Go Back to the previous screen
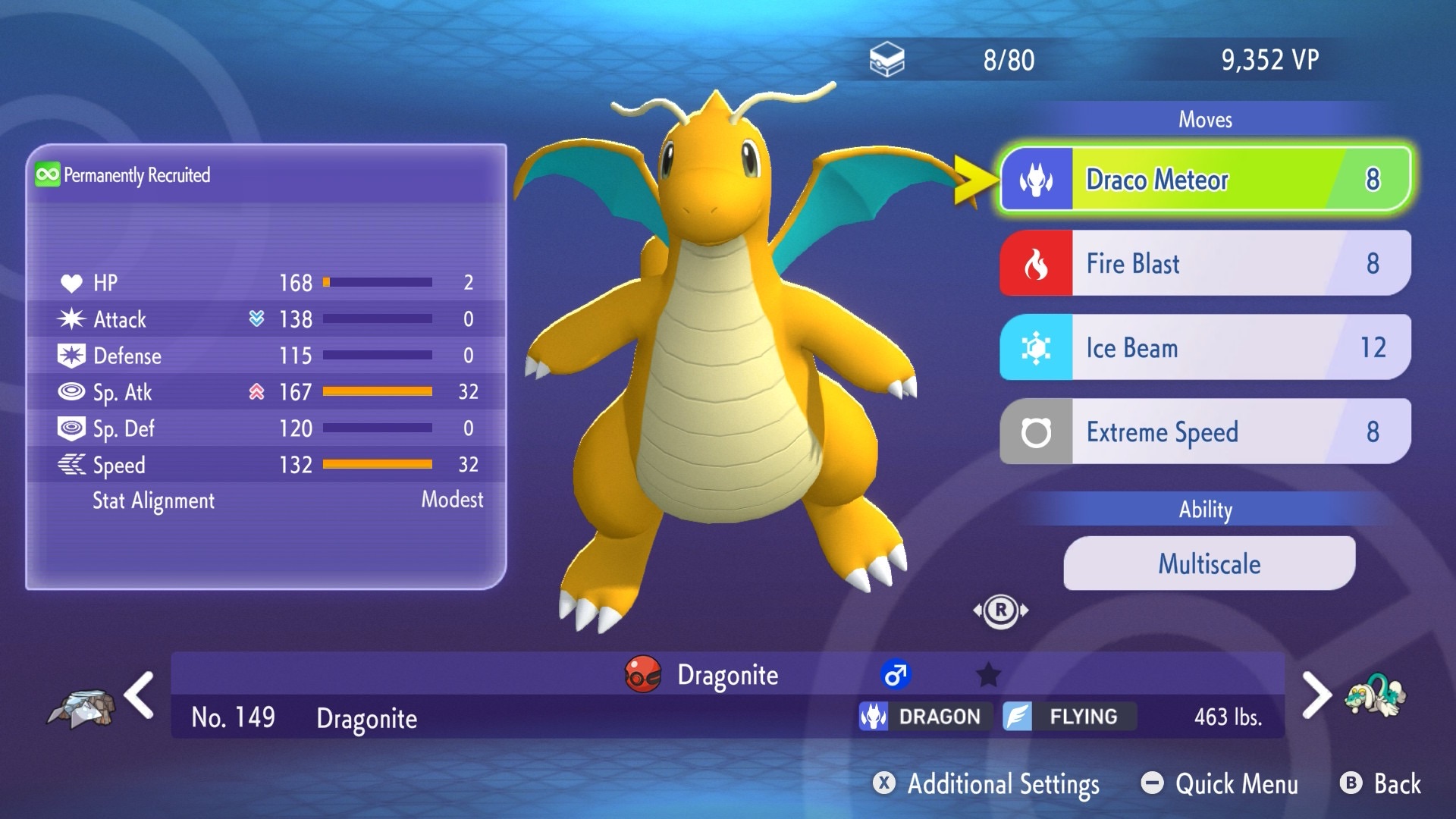1456x819 pixels. (1381, 783)
